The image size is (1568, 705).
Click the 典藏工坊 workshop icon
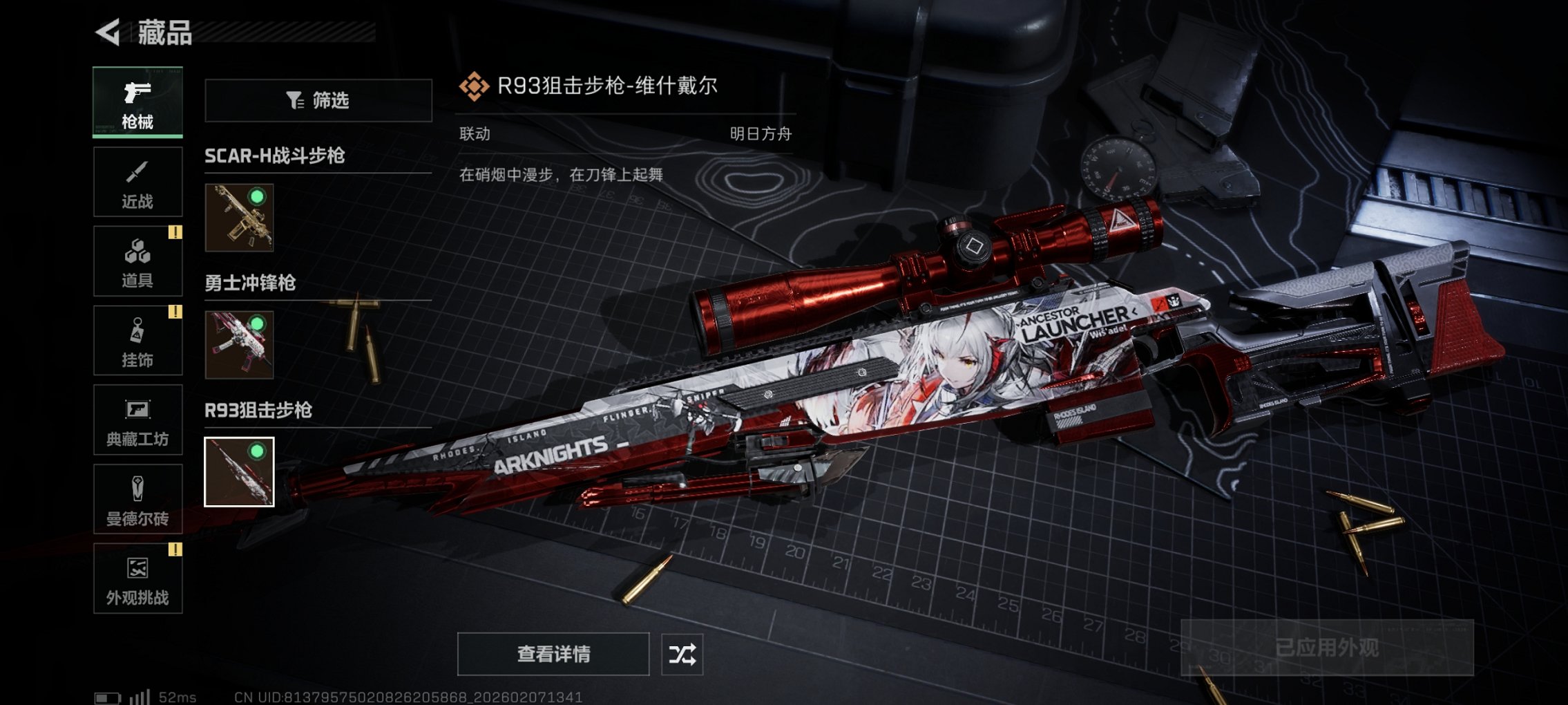137,420
